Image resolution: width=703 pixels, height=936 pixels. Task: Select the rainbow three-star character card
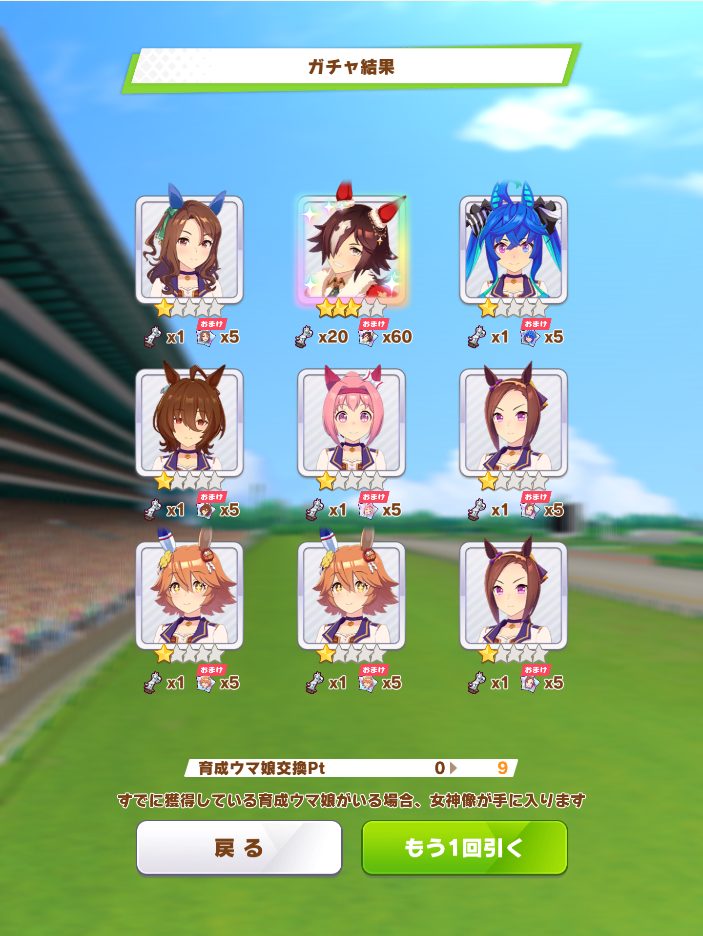tap(352, 249)
